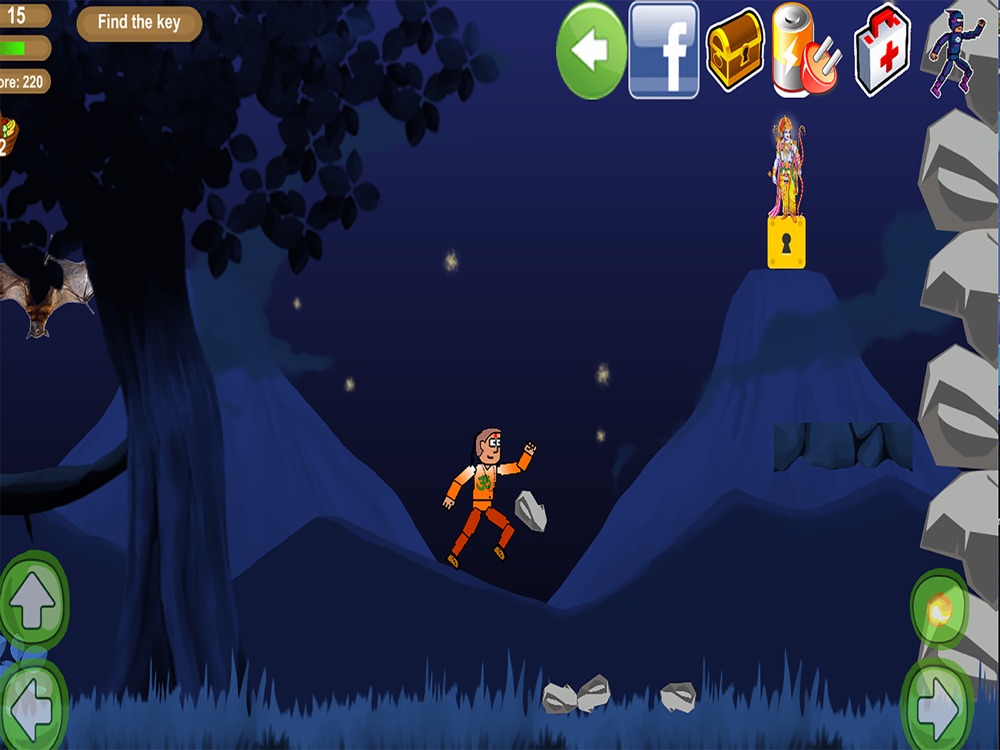Use the first aid medkit icon
The height and width of the screenshot is (750, 1000).
(882, 50)
